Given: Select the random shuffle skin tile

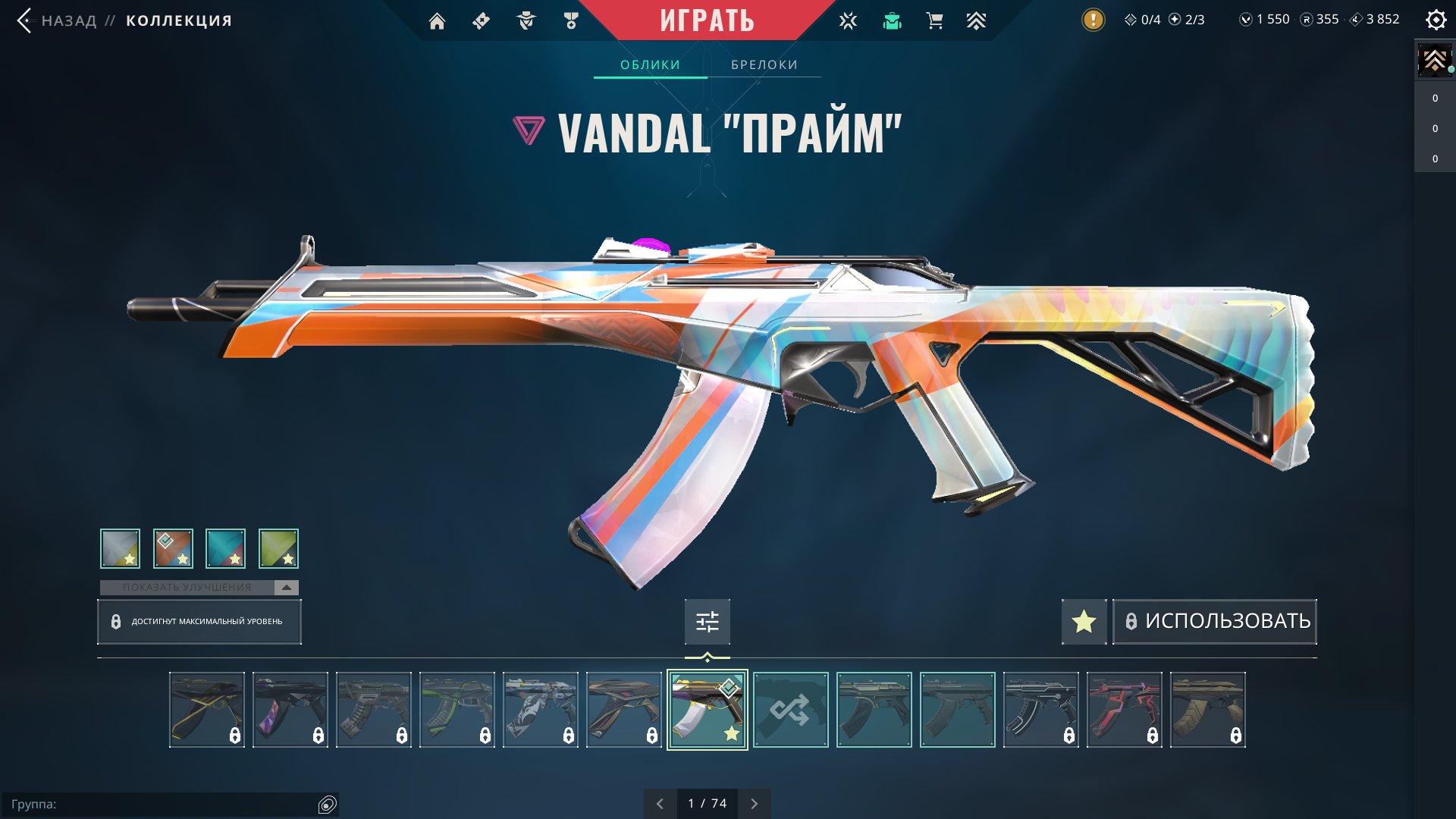Looking at the screenshot, I should (790, 710).
